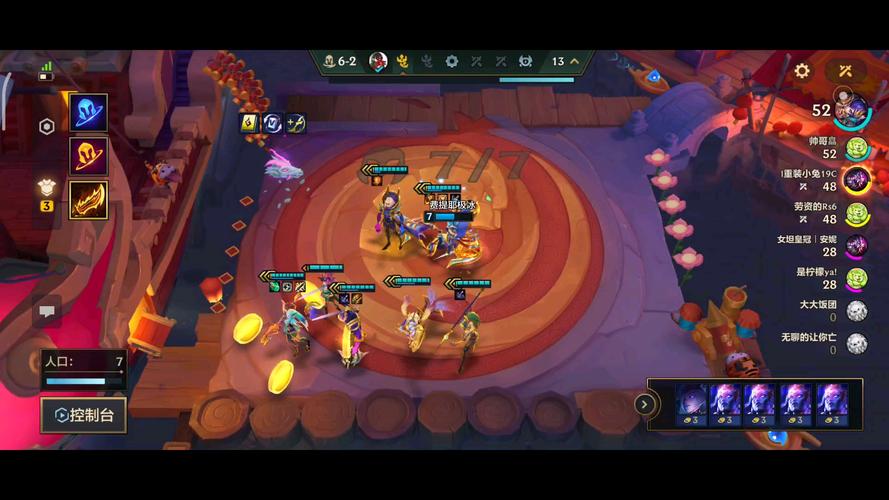This screenshot has height=500, width=889.
Task: Open the chat bubble button
Action: pyautogui.click(x=47, y=312)
